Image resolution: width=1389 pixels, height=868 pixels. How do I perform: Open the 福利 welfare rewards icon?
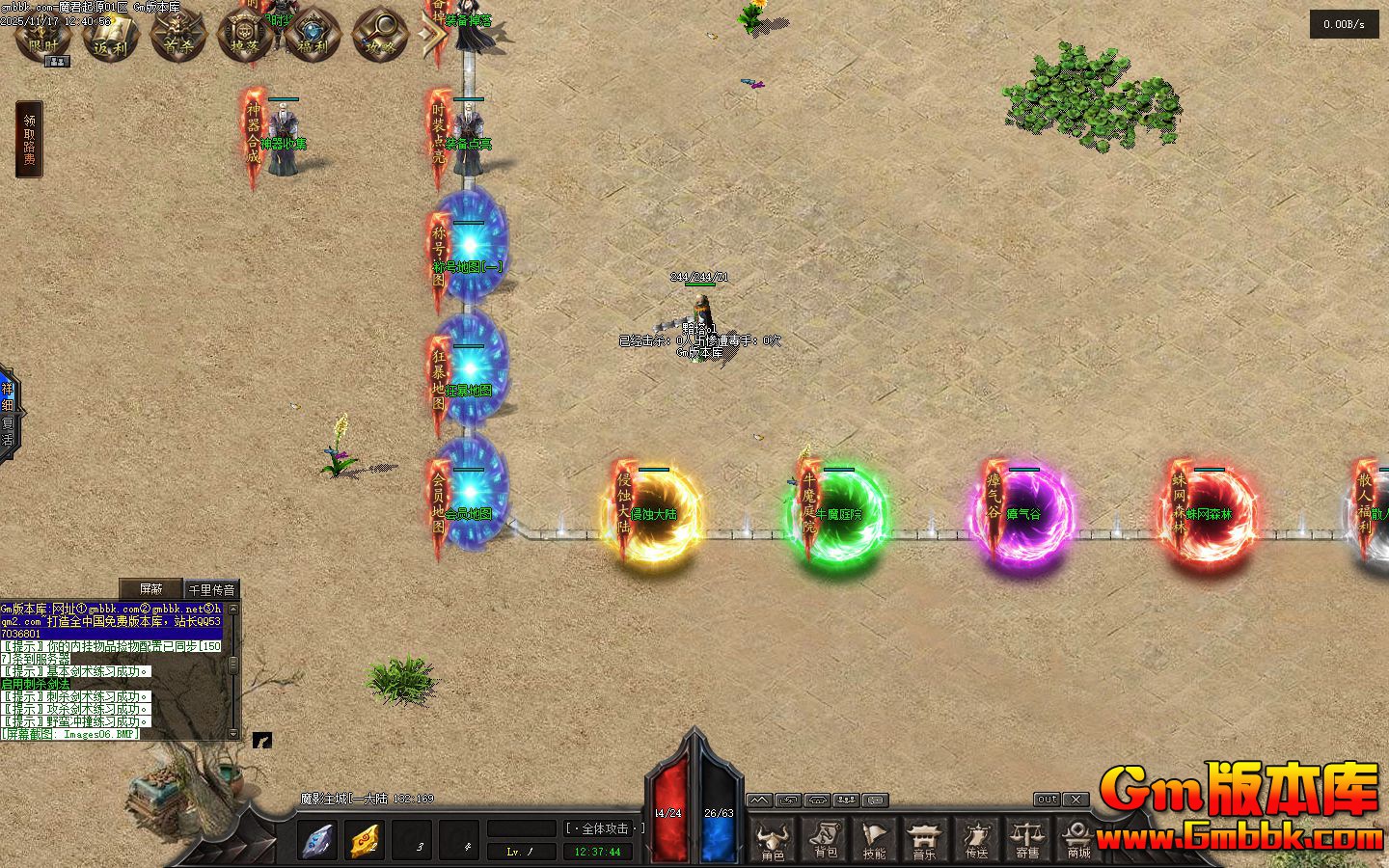click(312, 35)
